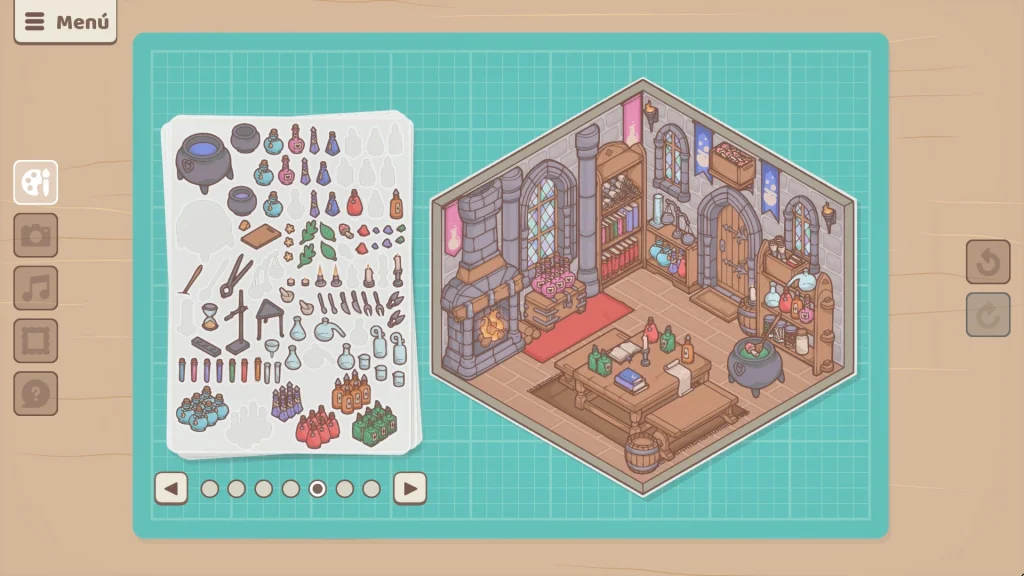Pick the large black cauldron sticker

tap(204, 160)
